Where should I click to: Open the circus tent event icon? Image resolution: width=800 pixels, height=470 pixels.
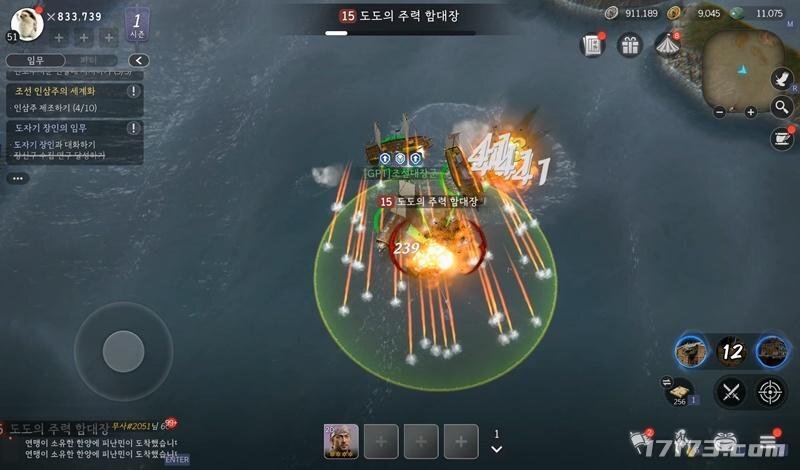click(x=666, y=44)
